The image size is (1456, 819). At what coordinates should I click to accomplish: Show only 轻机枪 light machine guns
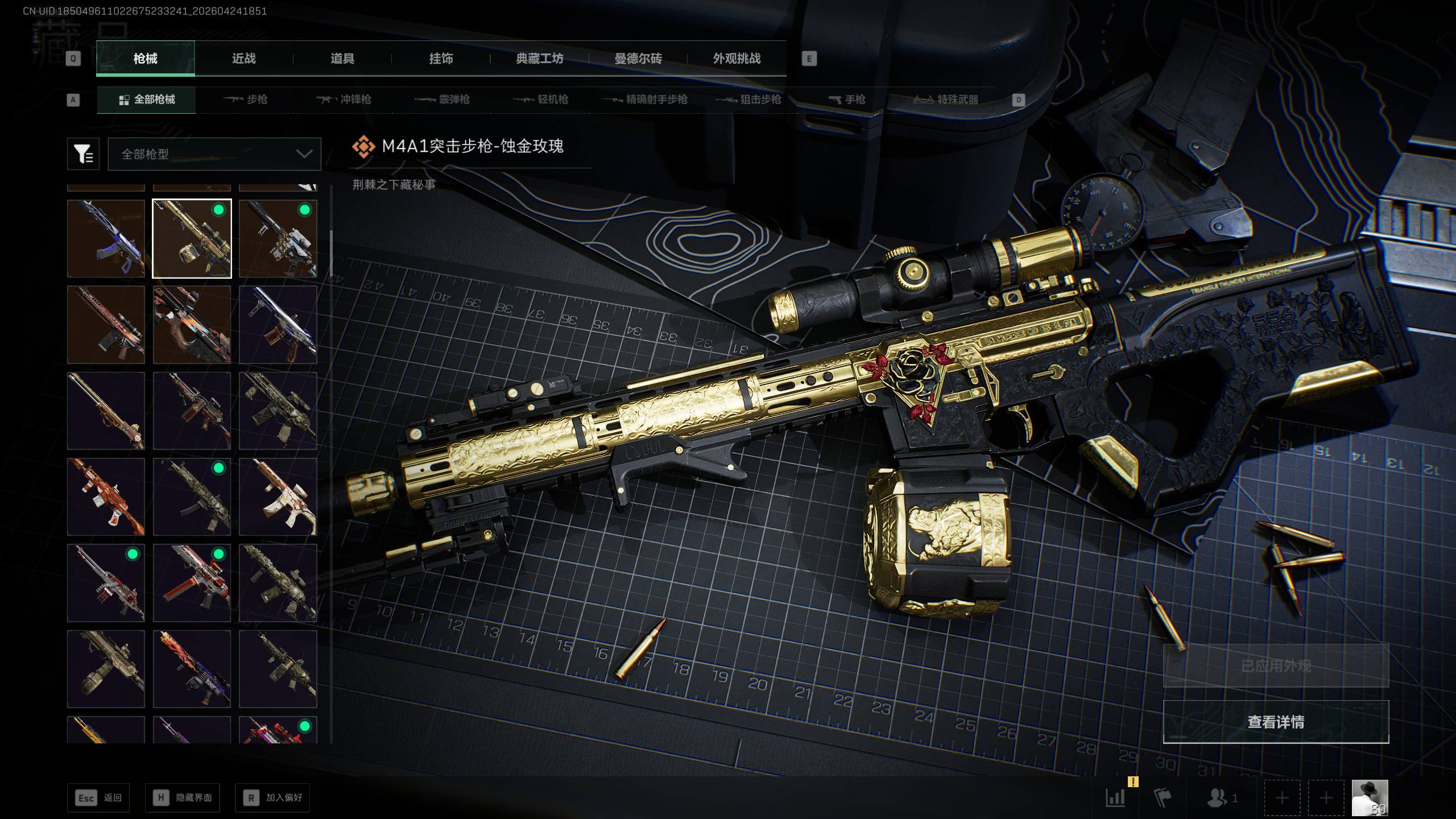(541, 100)
